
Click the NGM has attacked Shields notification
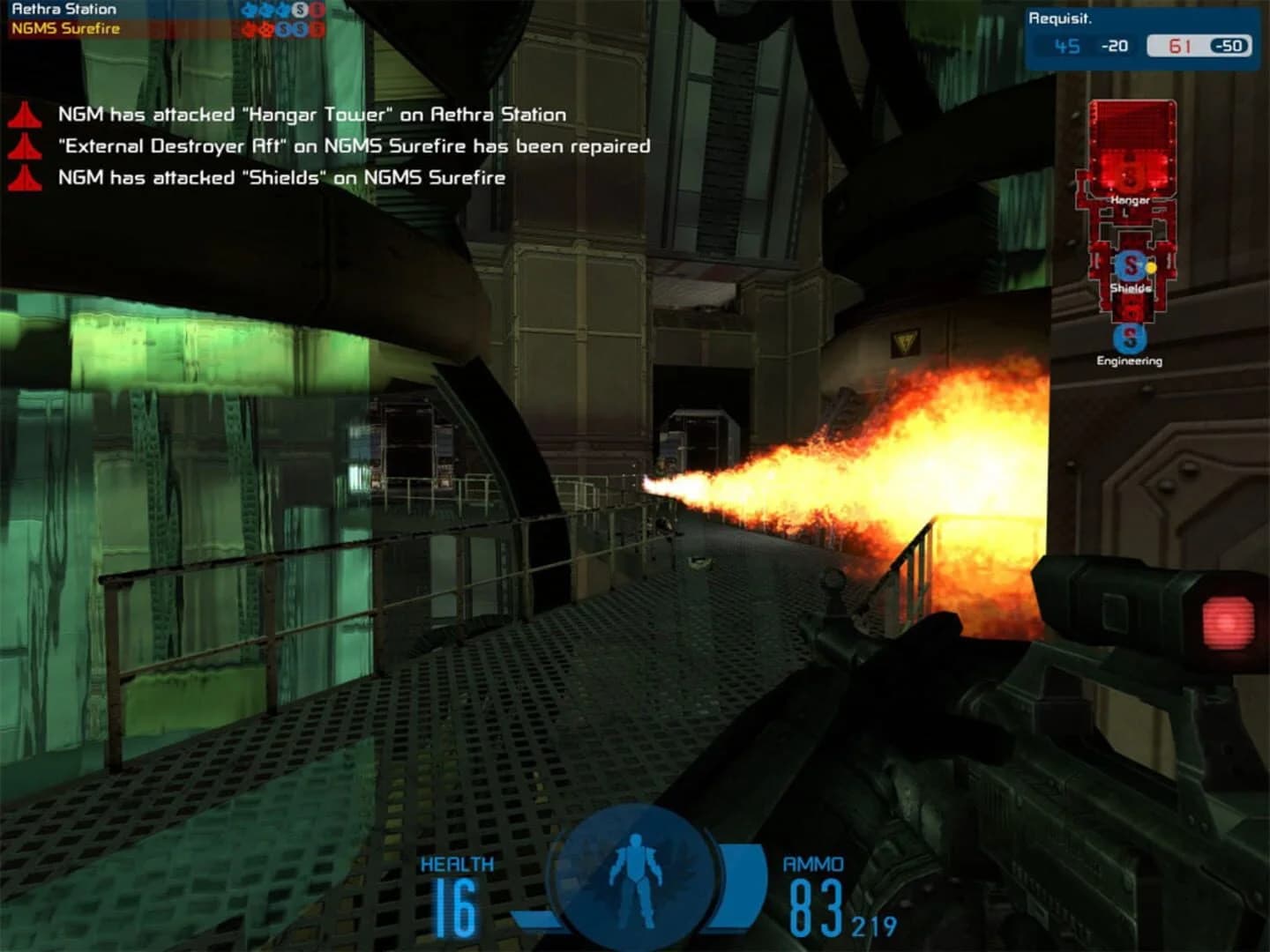pos(282,177)
